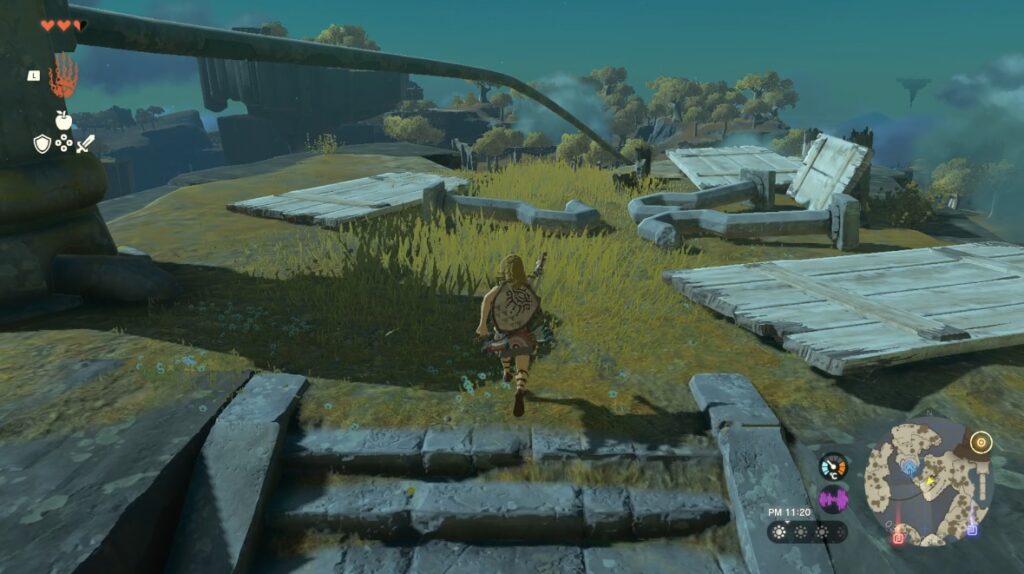The image size is (1024, 574).
Task: Open the shield quick-select icon
Action: (x=42, y=144)
